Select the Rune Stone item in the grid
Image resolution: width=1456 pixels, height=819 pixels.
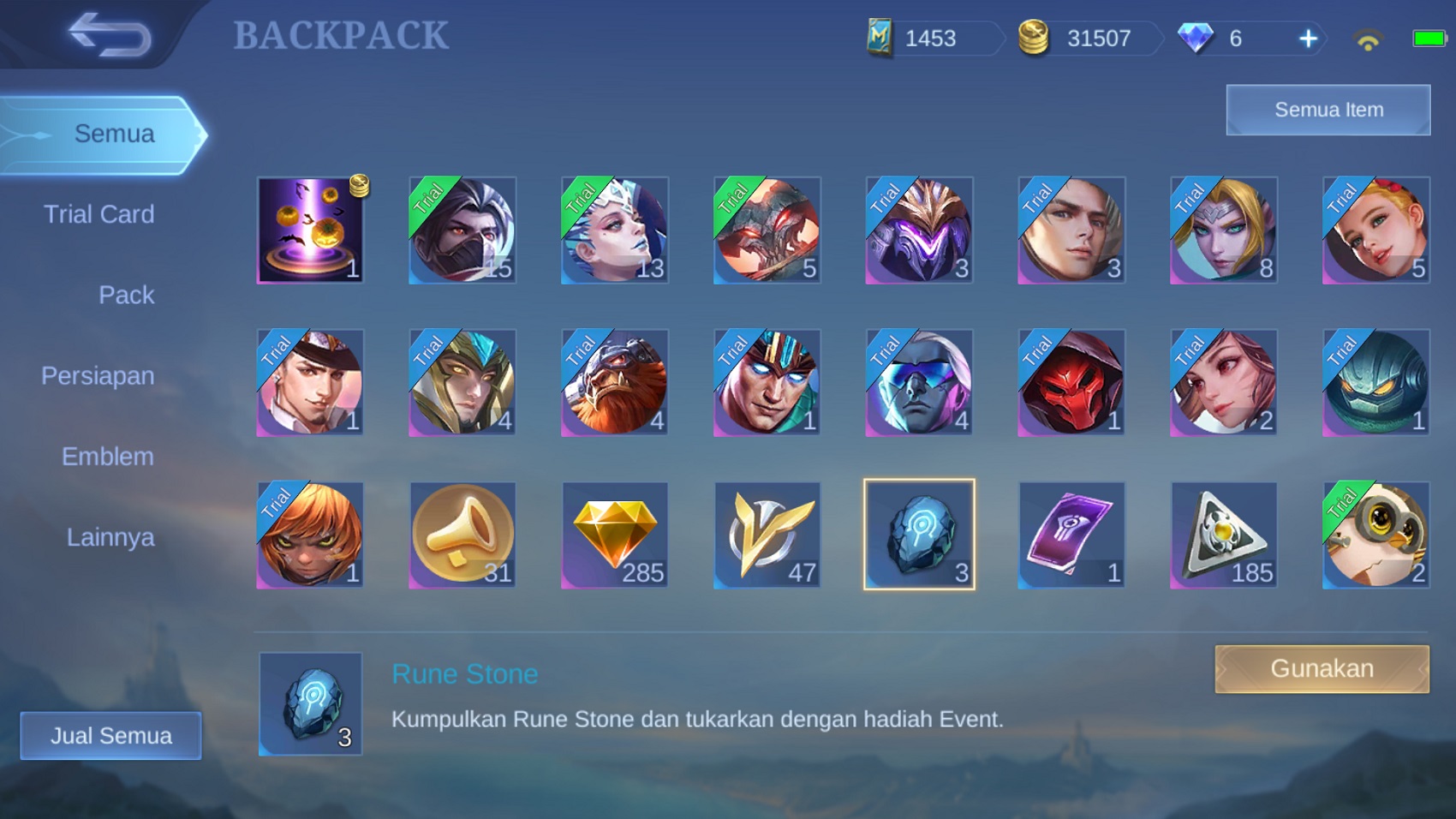(x=919, y=534)
